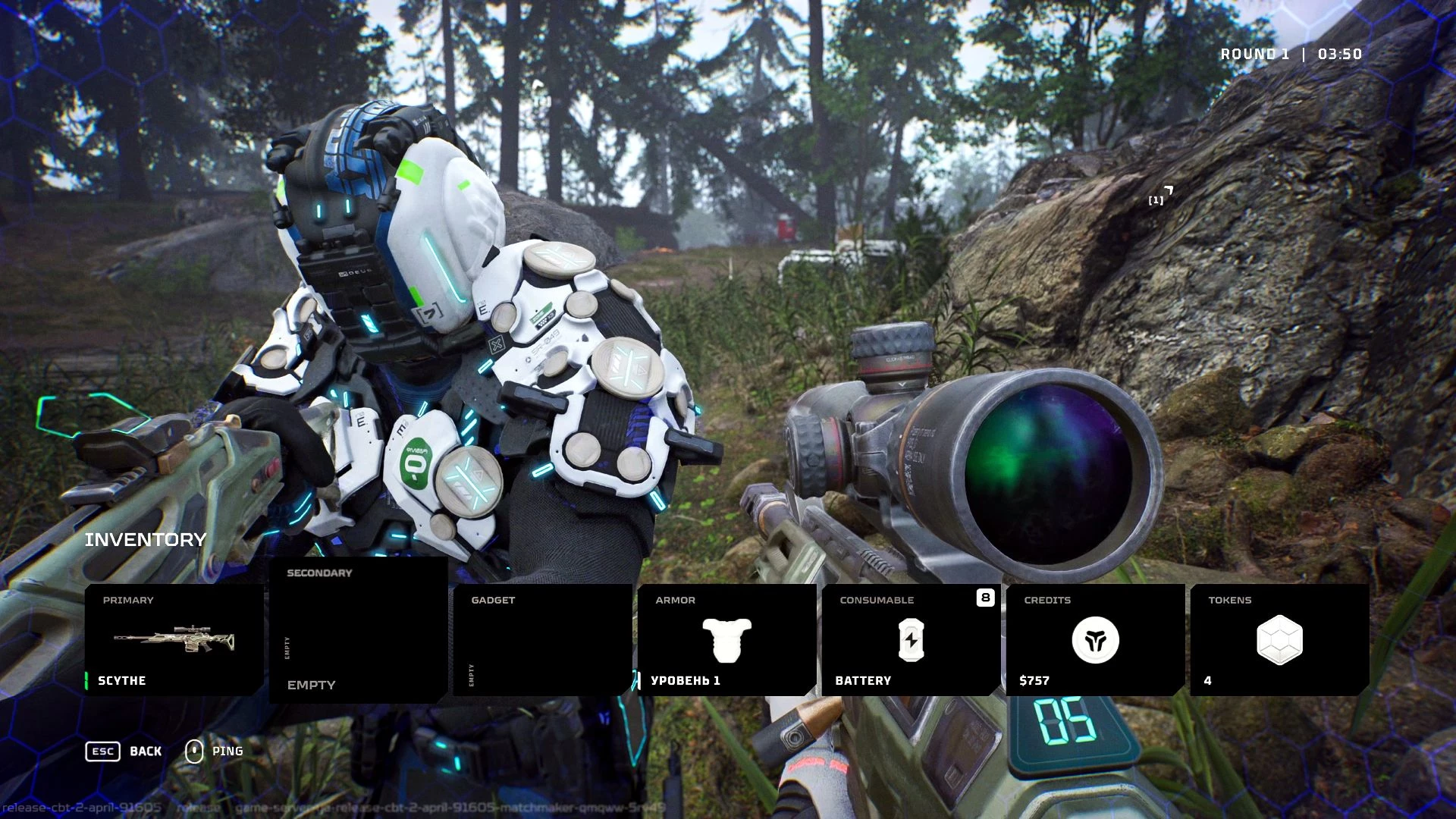This screenshot has height=819, width=1456.
Task: Go back from the inventory screen
Action: coord(124,752)
